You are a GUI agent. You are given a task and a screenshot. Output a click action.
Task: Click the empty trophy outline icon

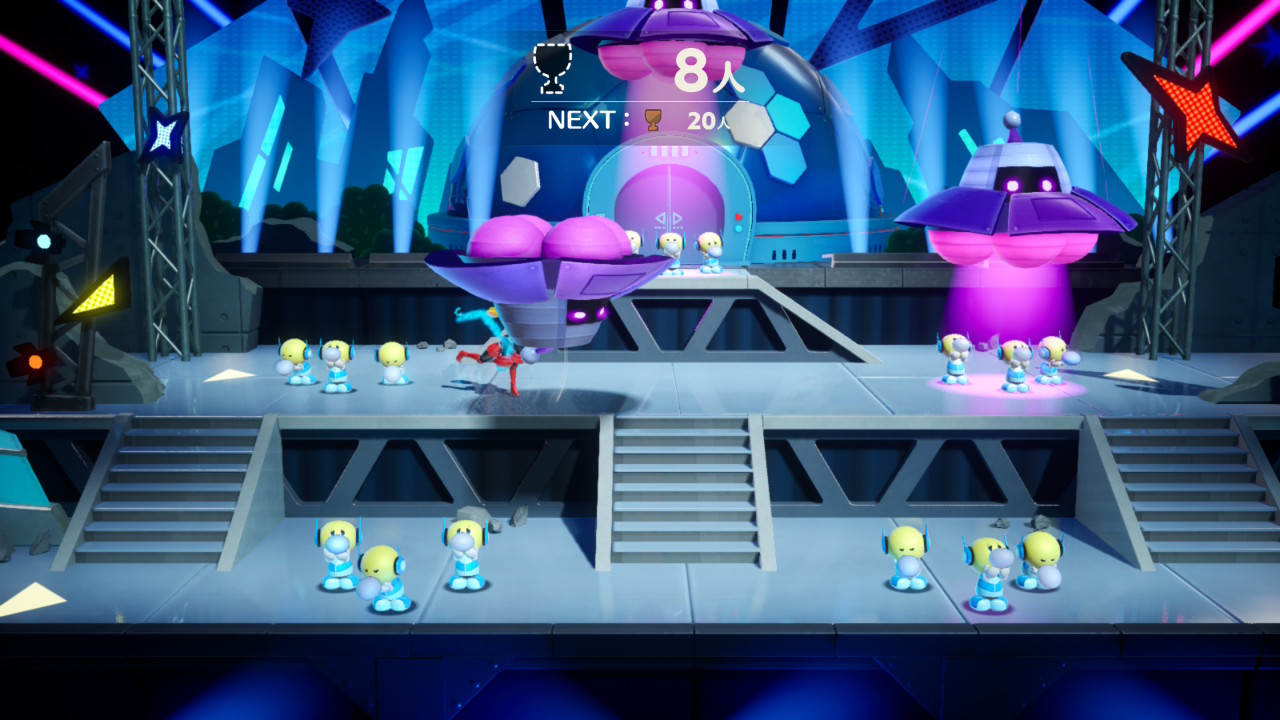click(550, 66)
